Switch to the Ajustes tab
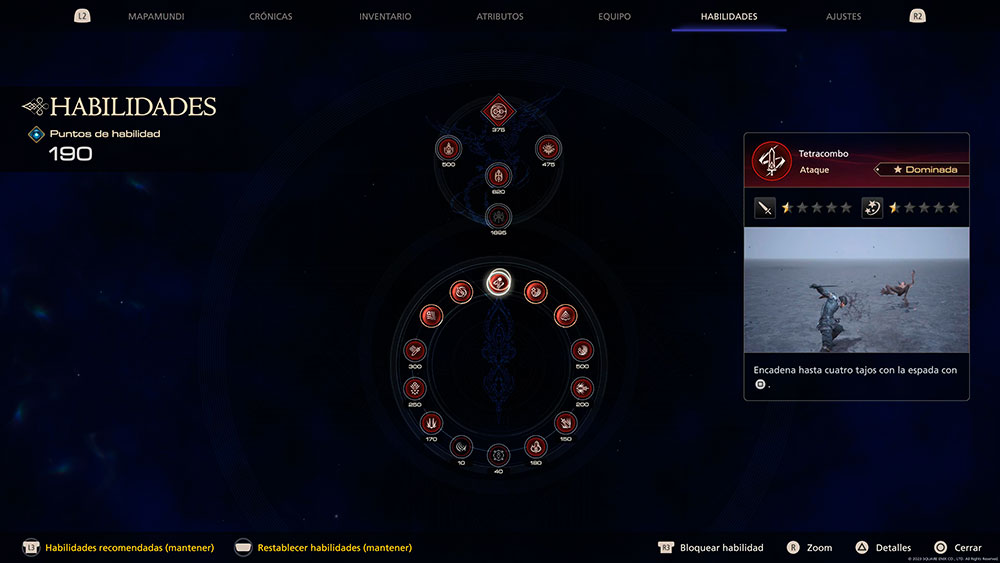1000x563 pixels. click(x=843, y=17)
